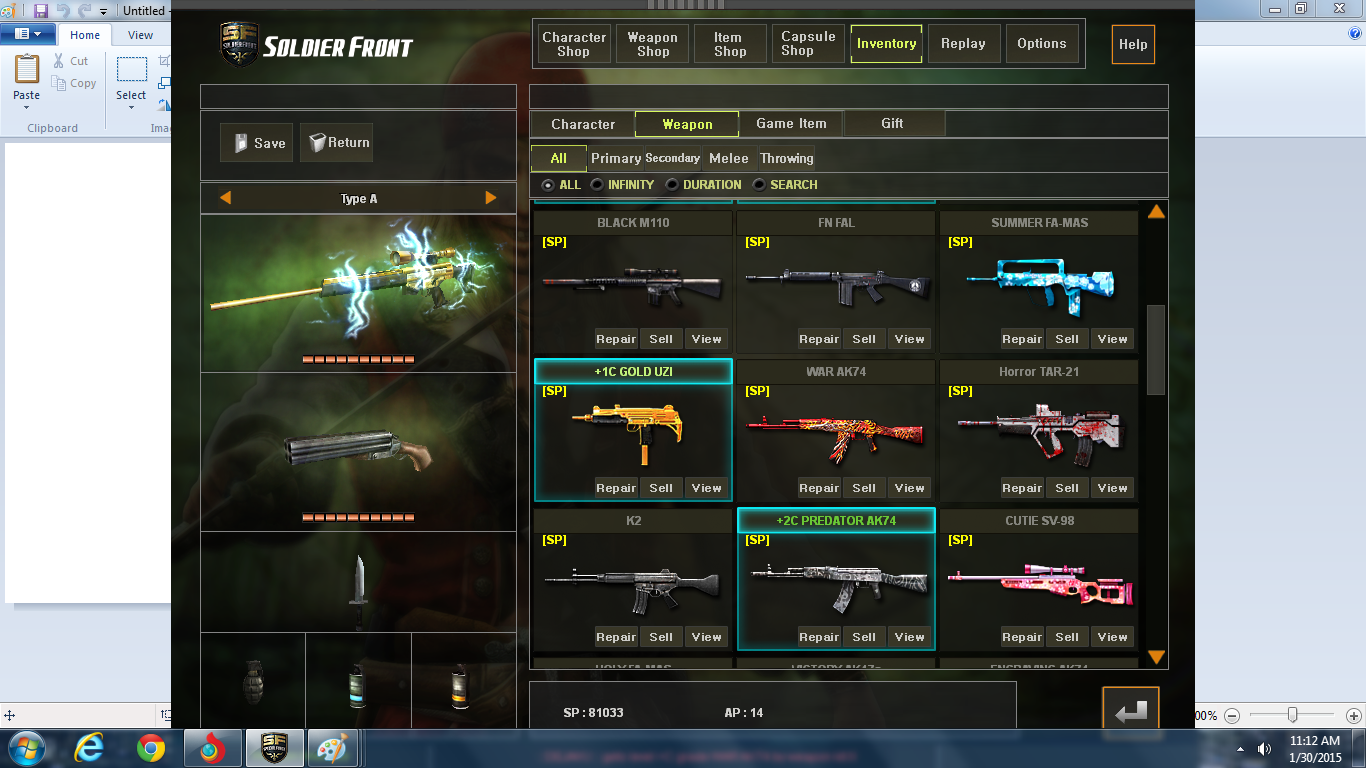Sell the War AK74
Viewport: 1366px width, 768px height.
pos(864,488)
